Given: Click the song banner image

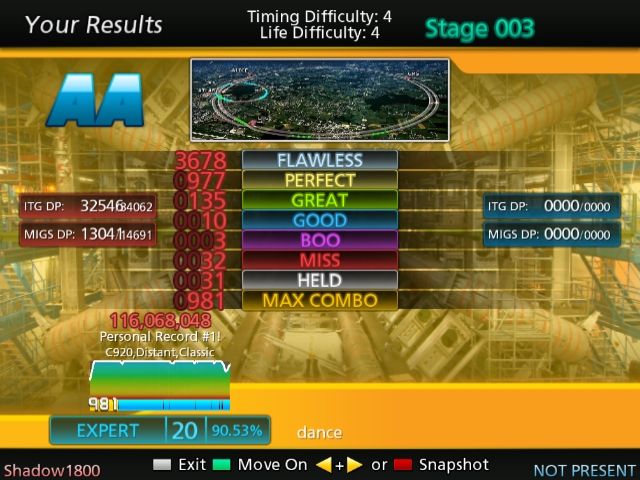Looking at the screenshot, I should coord(319,98).
